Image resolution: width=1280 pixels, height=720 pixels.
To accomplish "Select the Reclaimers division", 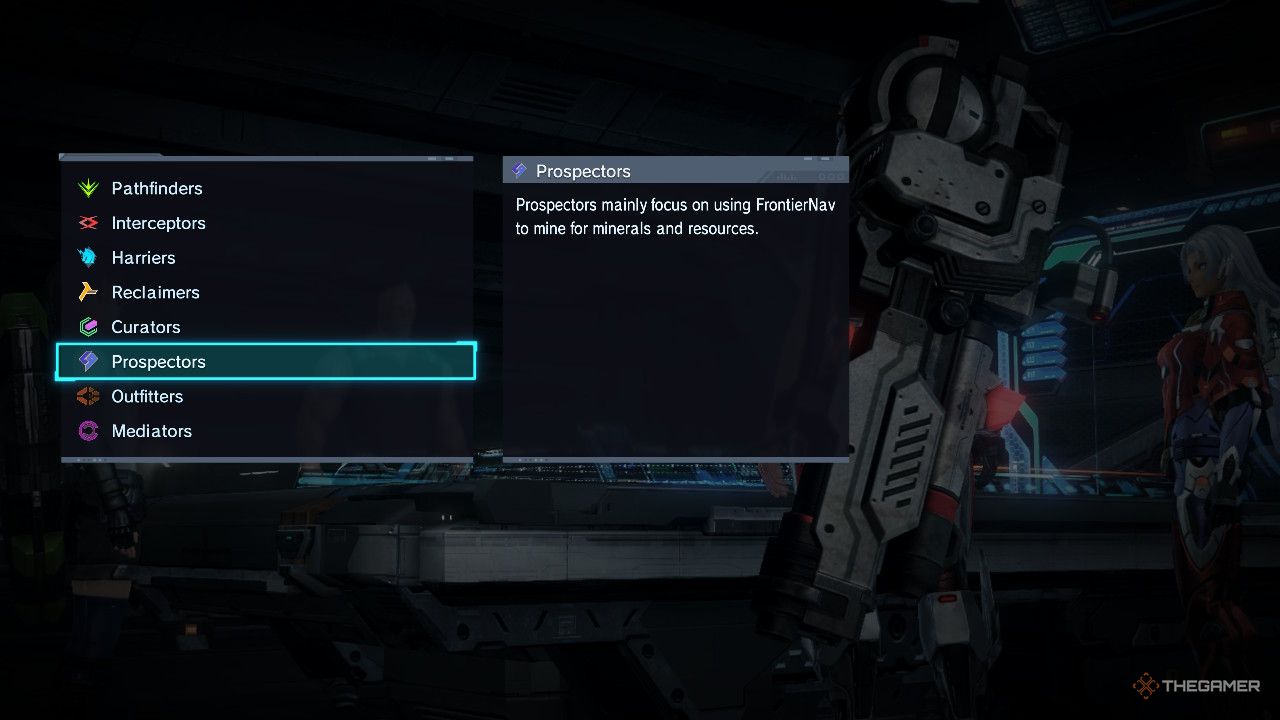I will click(x=155, y=292).
